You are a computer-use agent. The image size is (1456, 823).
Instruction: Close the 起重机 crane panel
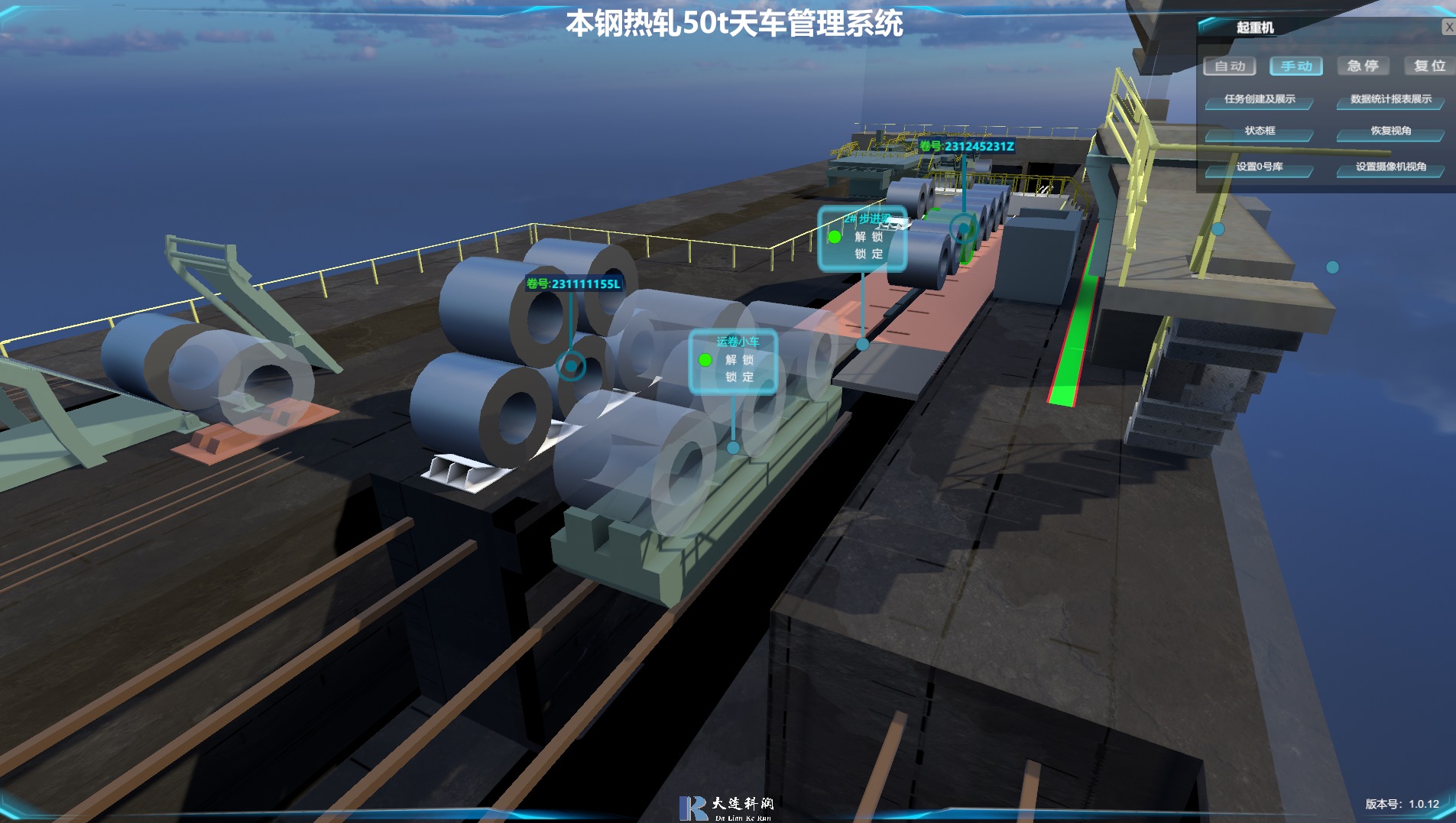tap(1448, 28)
